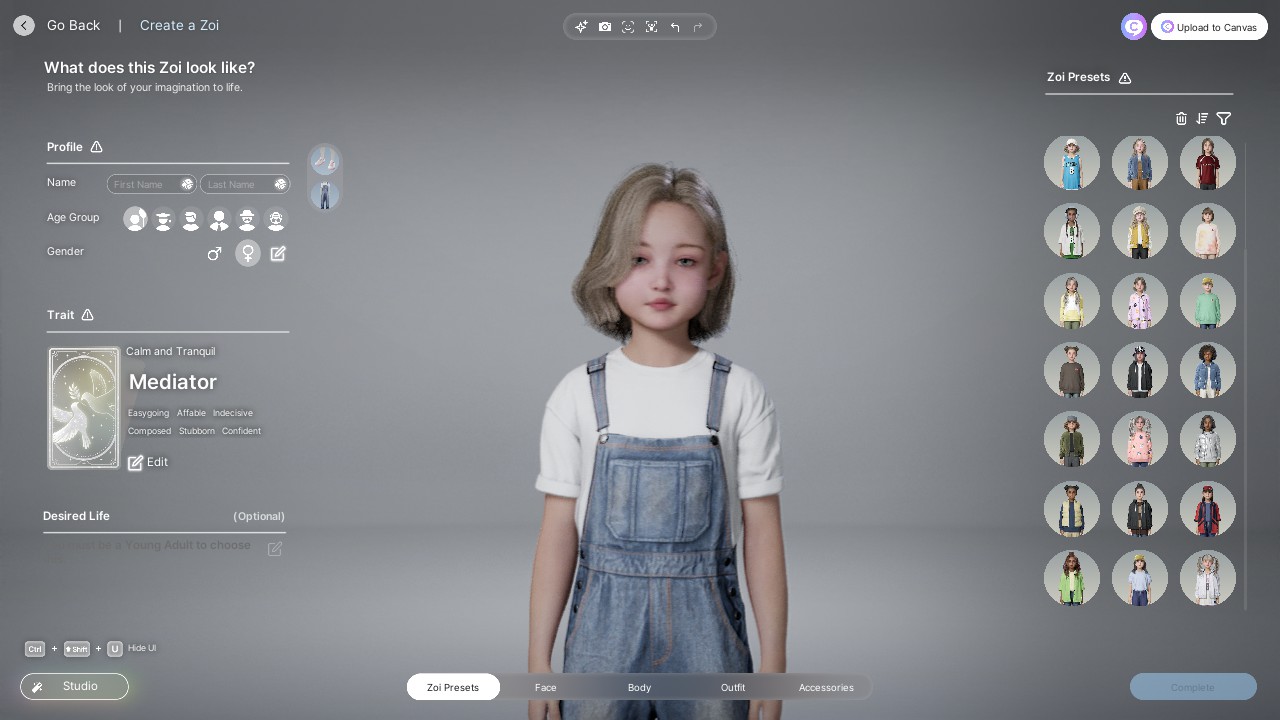Redo the last change

(x=698, y=27)
